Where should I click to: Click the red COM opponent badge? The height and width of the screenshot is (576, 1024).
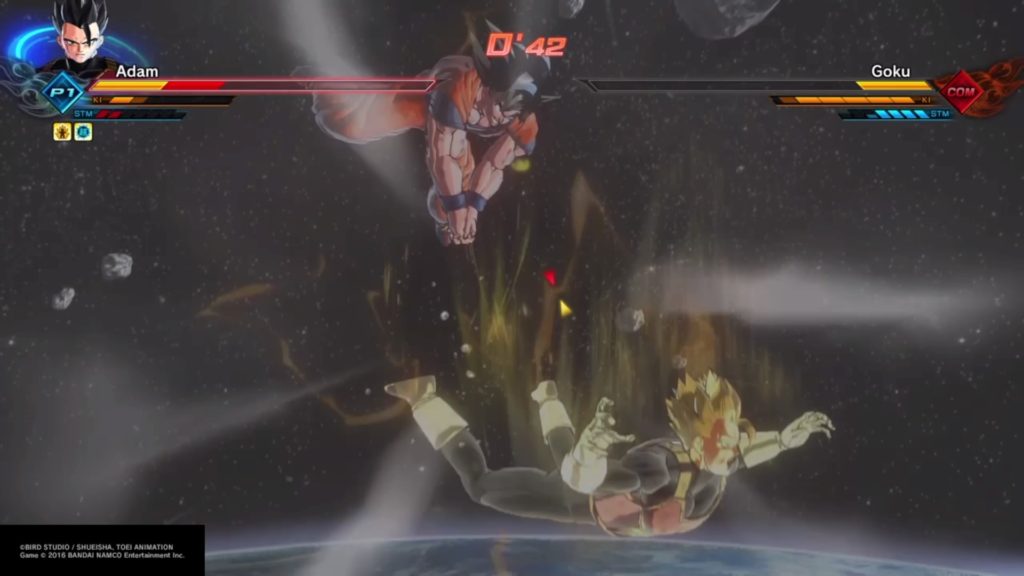click(962, 92)
